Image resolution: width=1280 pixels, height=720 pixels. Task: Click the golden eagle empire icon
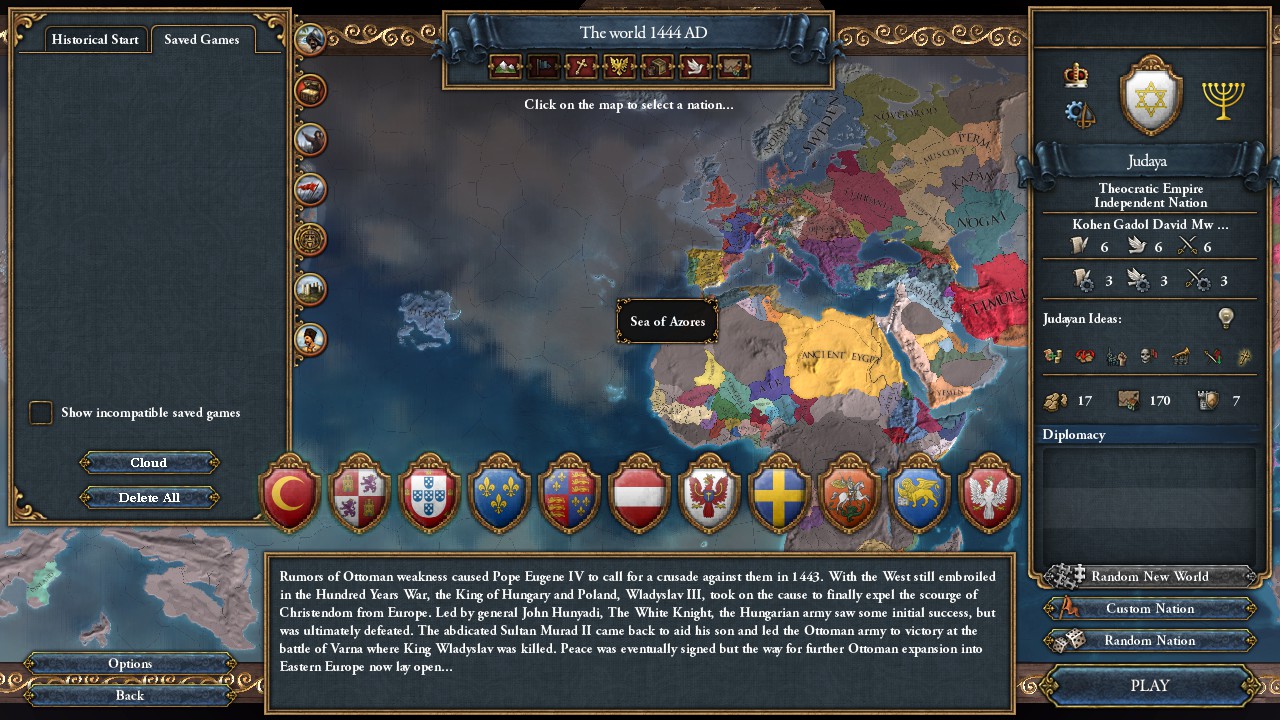click(x=620, y=67)
